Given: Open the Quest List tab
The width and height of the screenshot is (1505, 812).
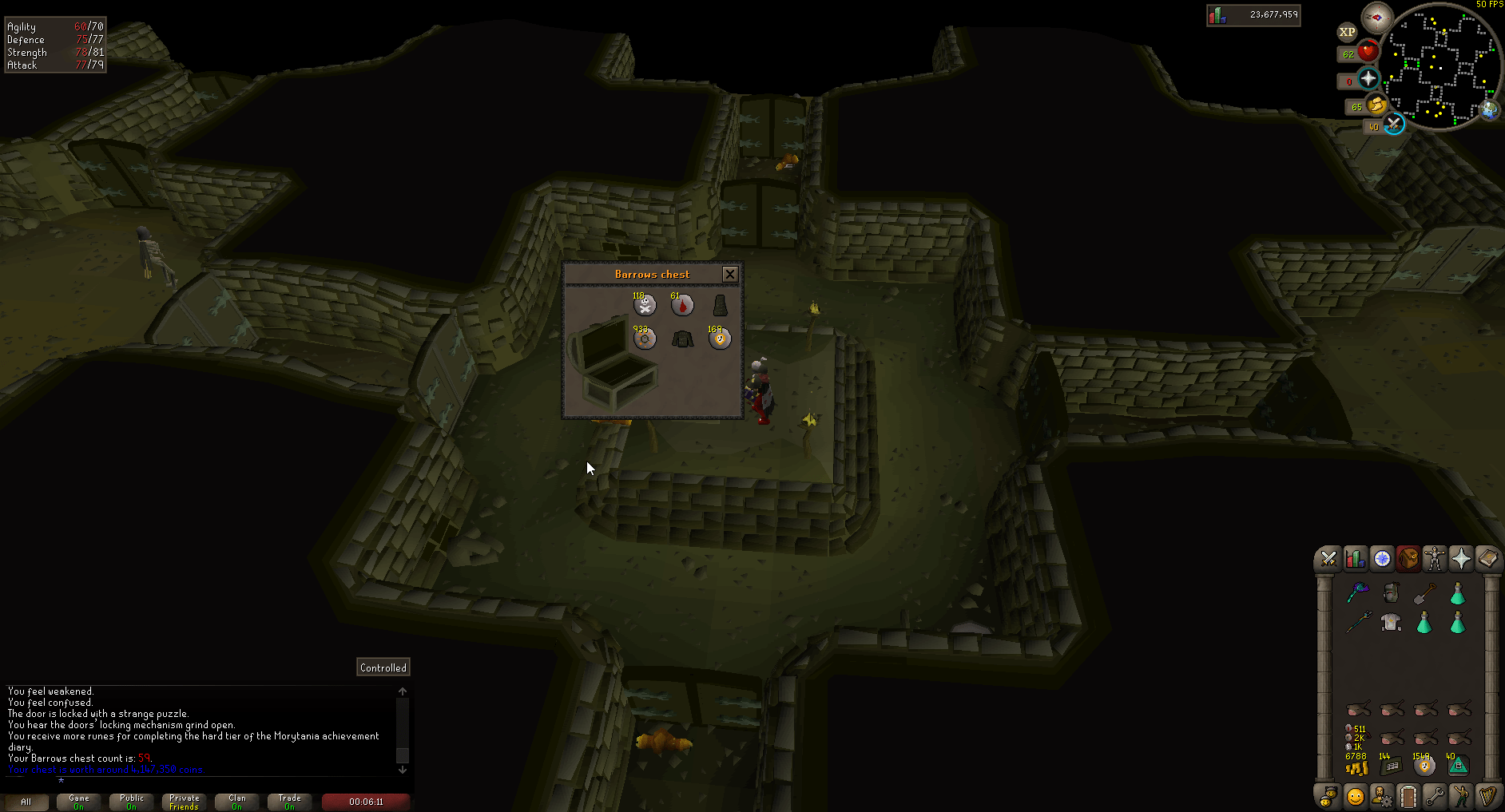Looking at the screenshot, I should (1382, 559).
